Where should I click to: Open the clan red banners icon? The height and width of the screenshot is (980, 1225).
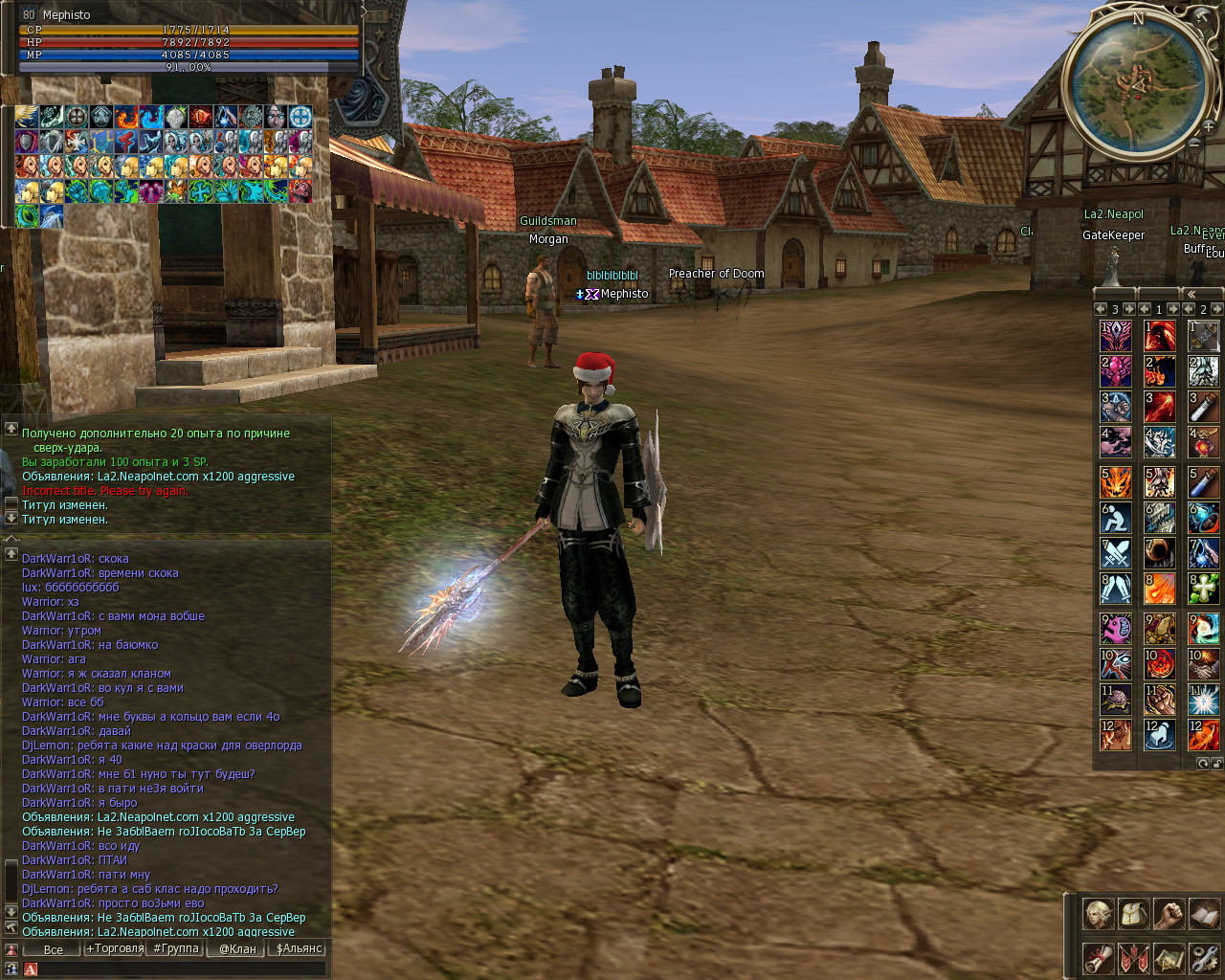(1134, 958)
